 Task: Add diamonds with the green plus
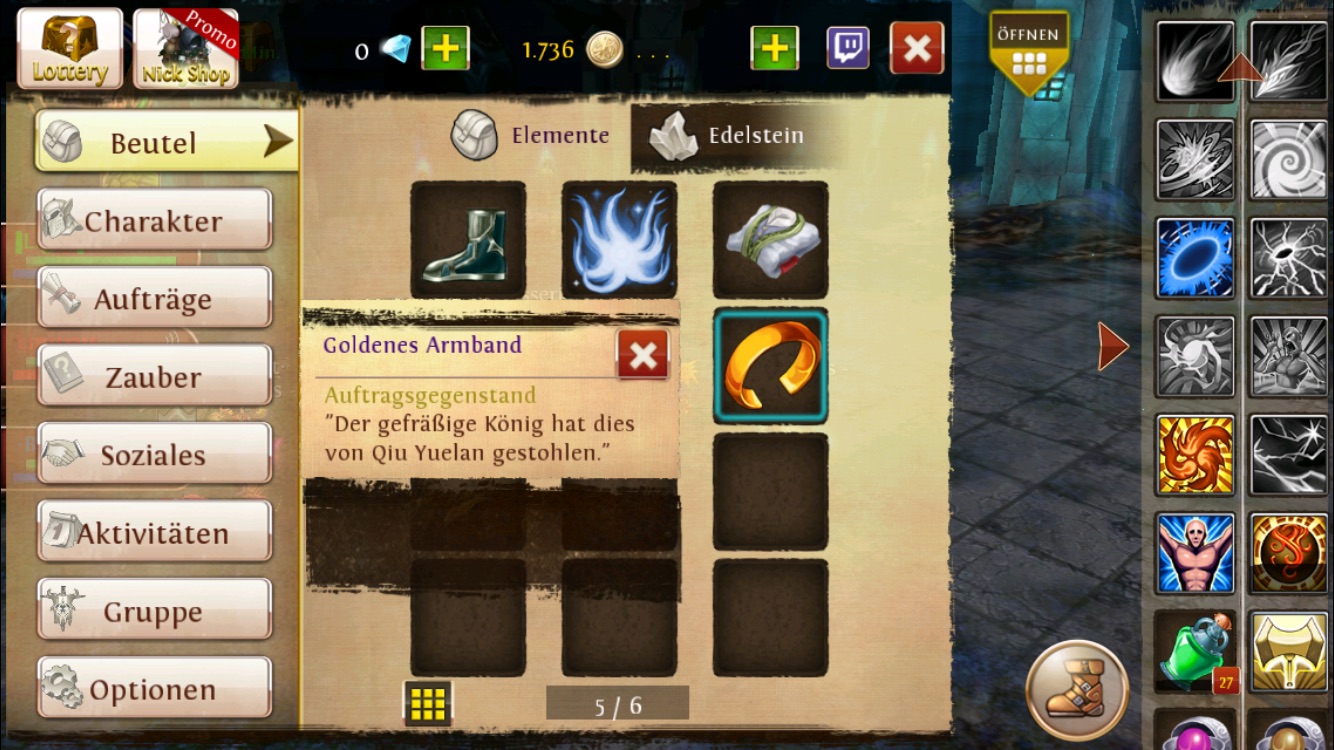pyautogui.click(x=445, y=48)
